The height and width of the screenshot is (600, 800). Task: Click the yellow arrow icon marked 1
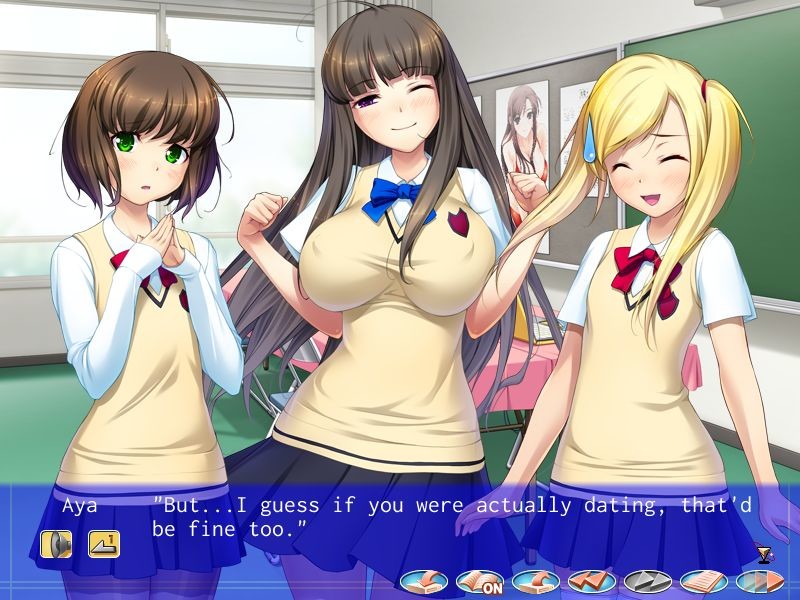[x=103, y=543]
